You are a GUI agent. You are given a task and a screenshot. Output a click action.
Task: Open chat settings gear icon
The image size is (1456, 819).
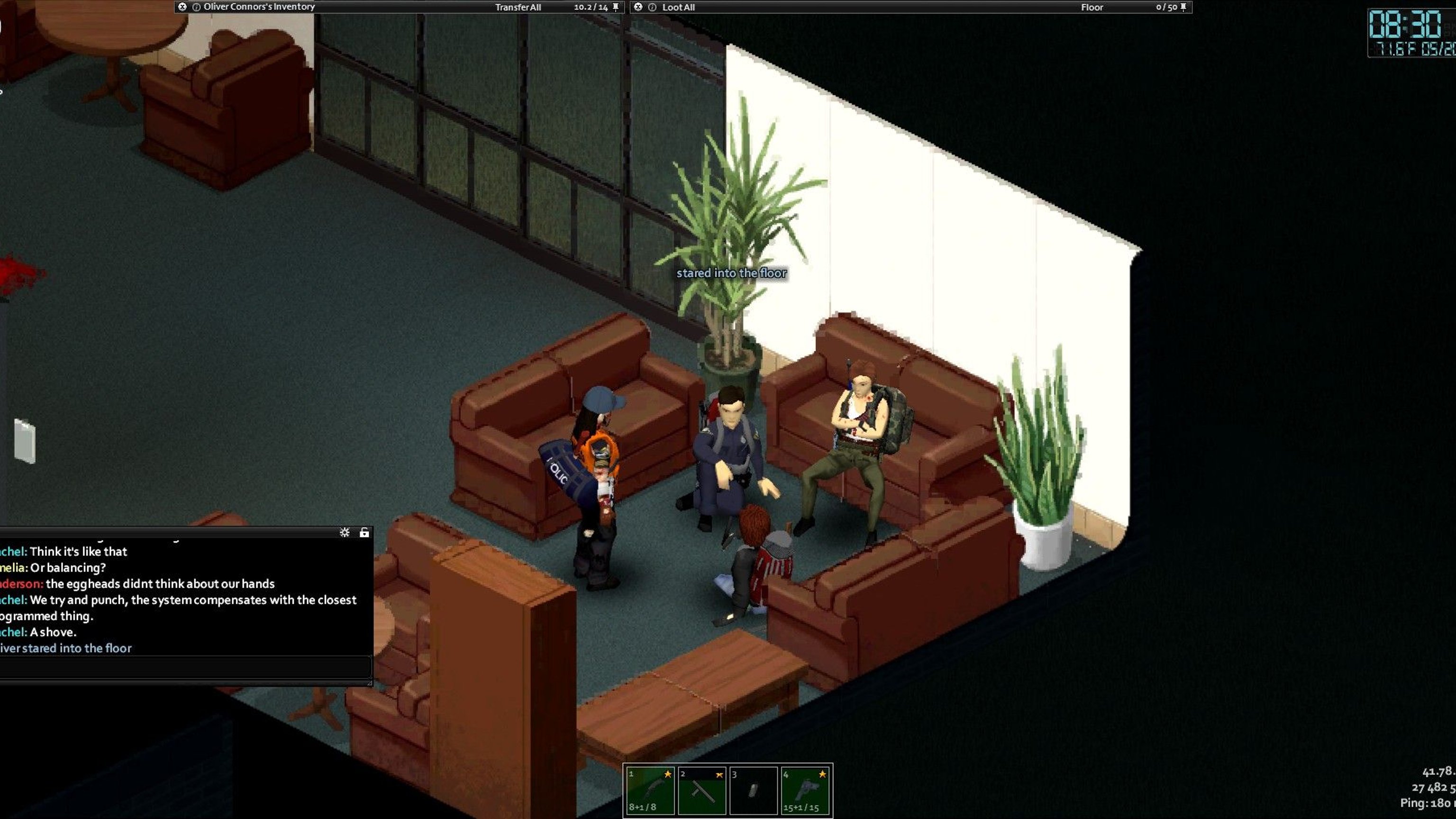point(344,532)
